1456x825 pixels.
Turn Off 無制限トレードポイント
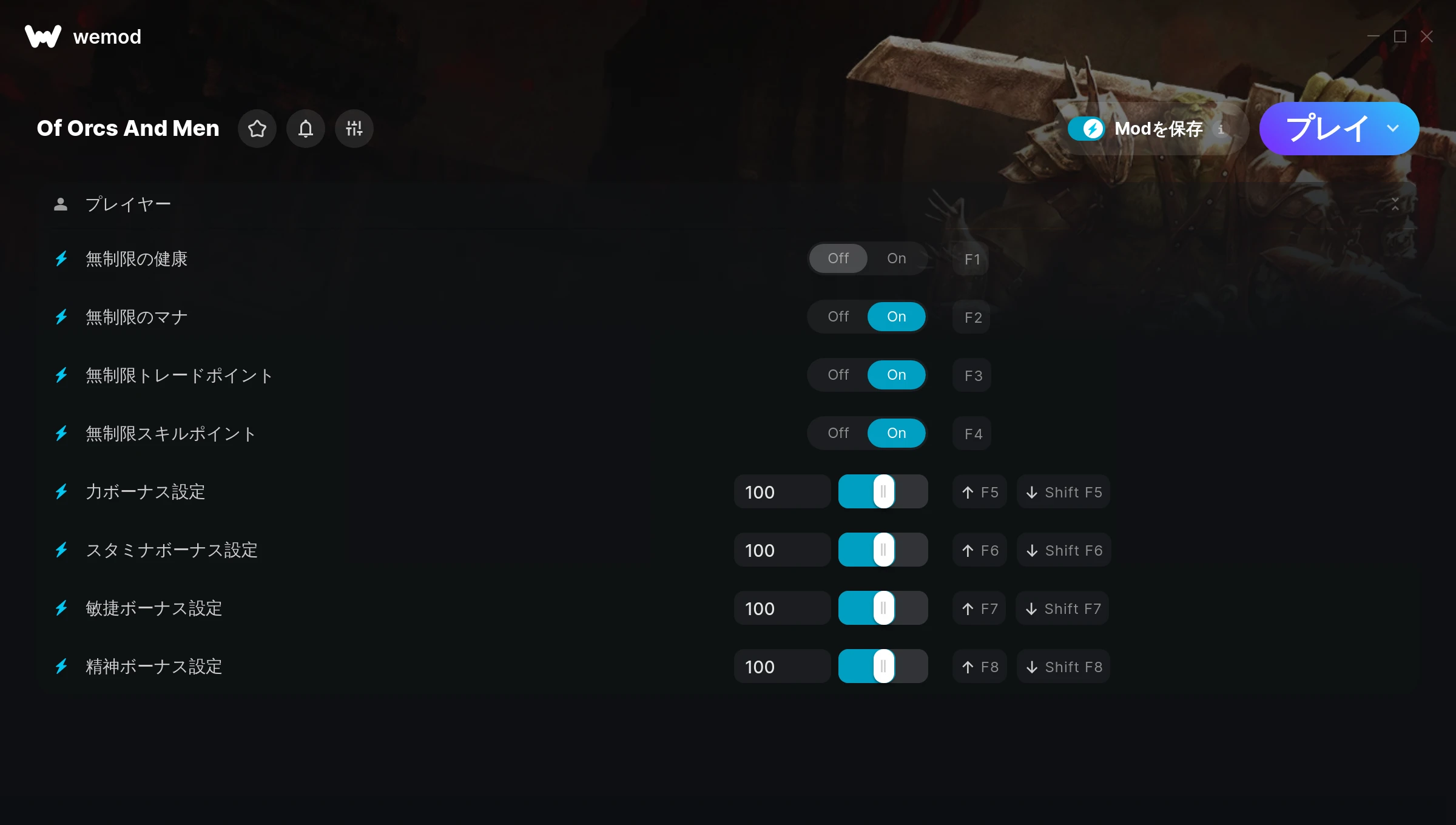click(838, 375)
